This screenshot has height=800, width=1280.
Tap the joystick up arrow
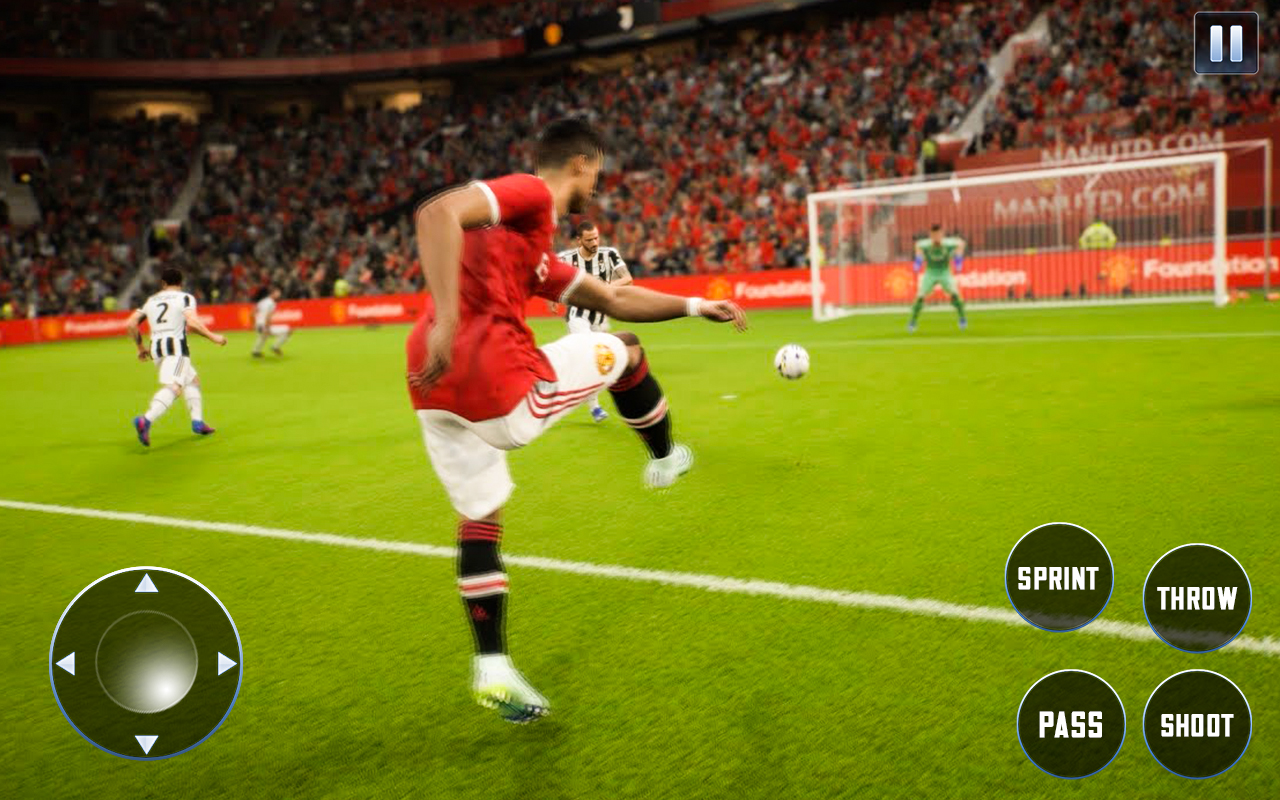(x=145, y=582)
